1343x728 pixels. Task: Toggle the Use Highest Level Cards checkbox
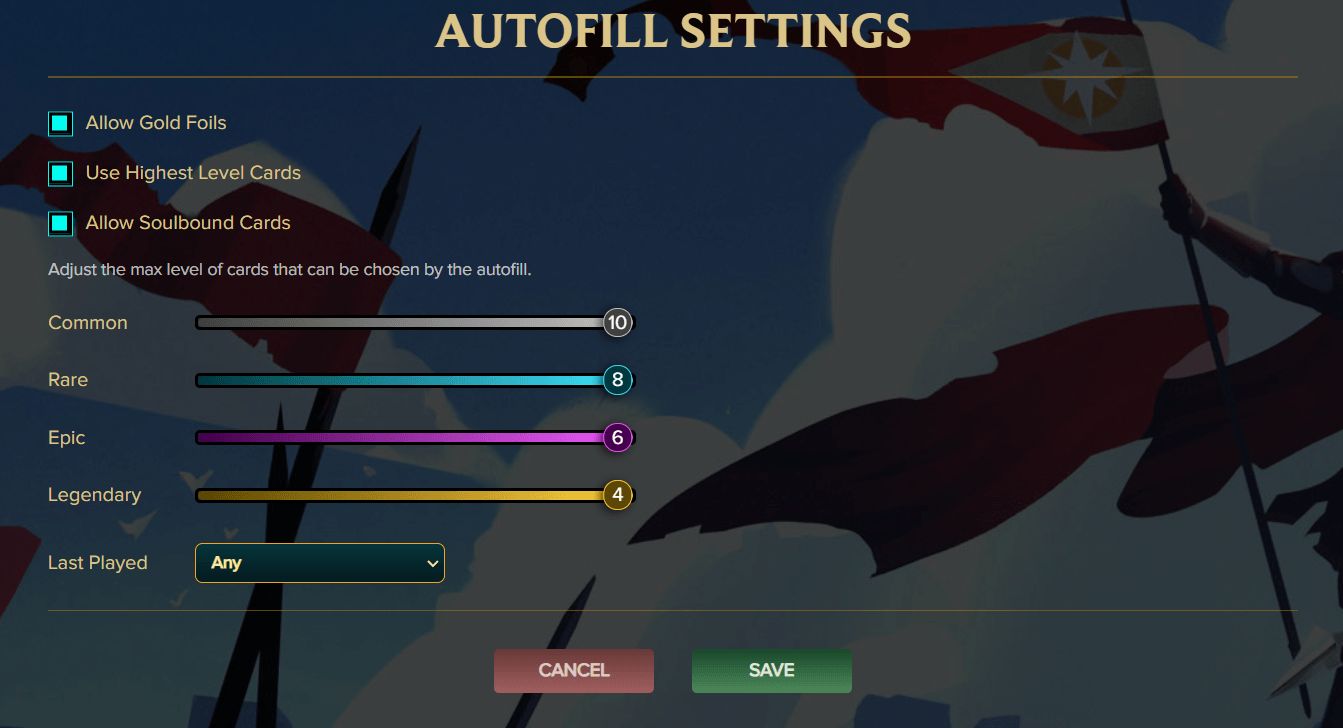point(59,173)
